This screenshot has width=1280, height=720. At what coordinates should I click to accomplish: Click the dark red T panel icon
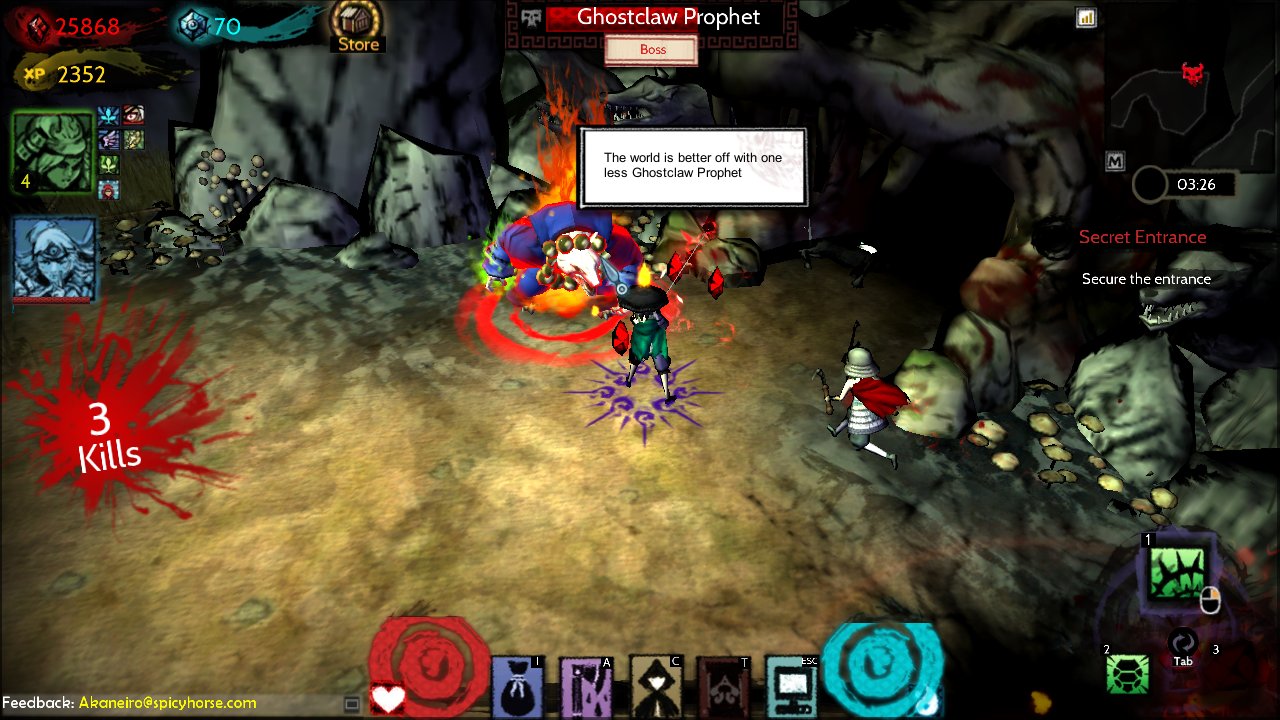tap(723, 687)
